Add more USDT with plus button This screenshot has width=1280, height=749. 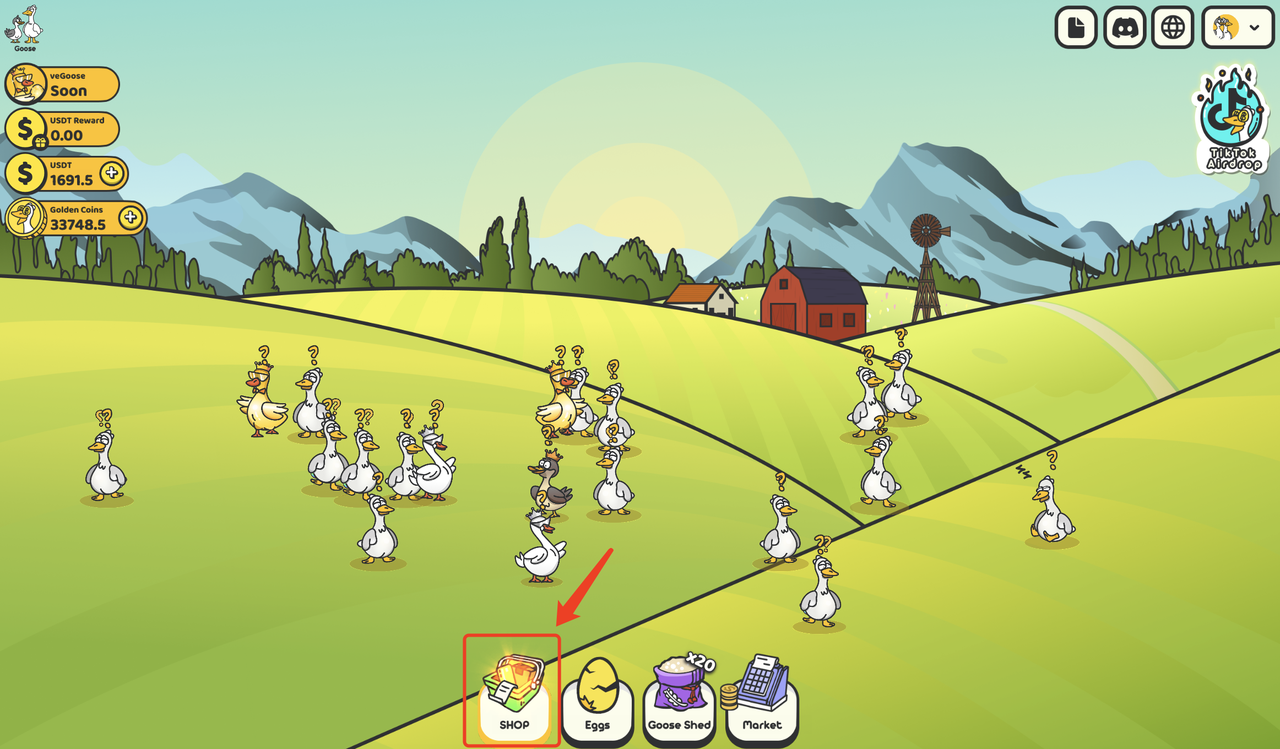(112, 173)
